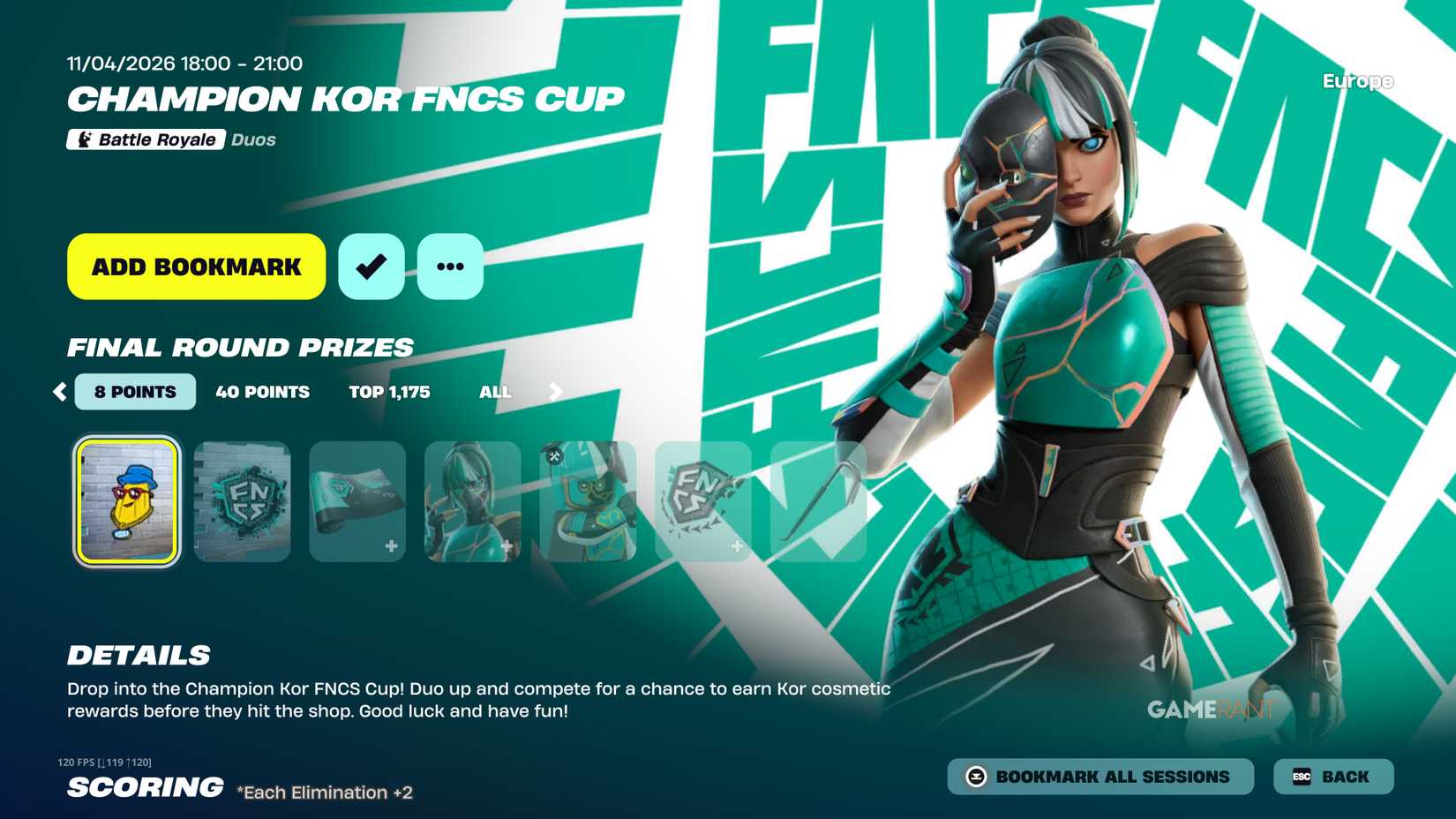Enable the All prizes filter
1456x819 pixels.
(495, 392)
